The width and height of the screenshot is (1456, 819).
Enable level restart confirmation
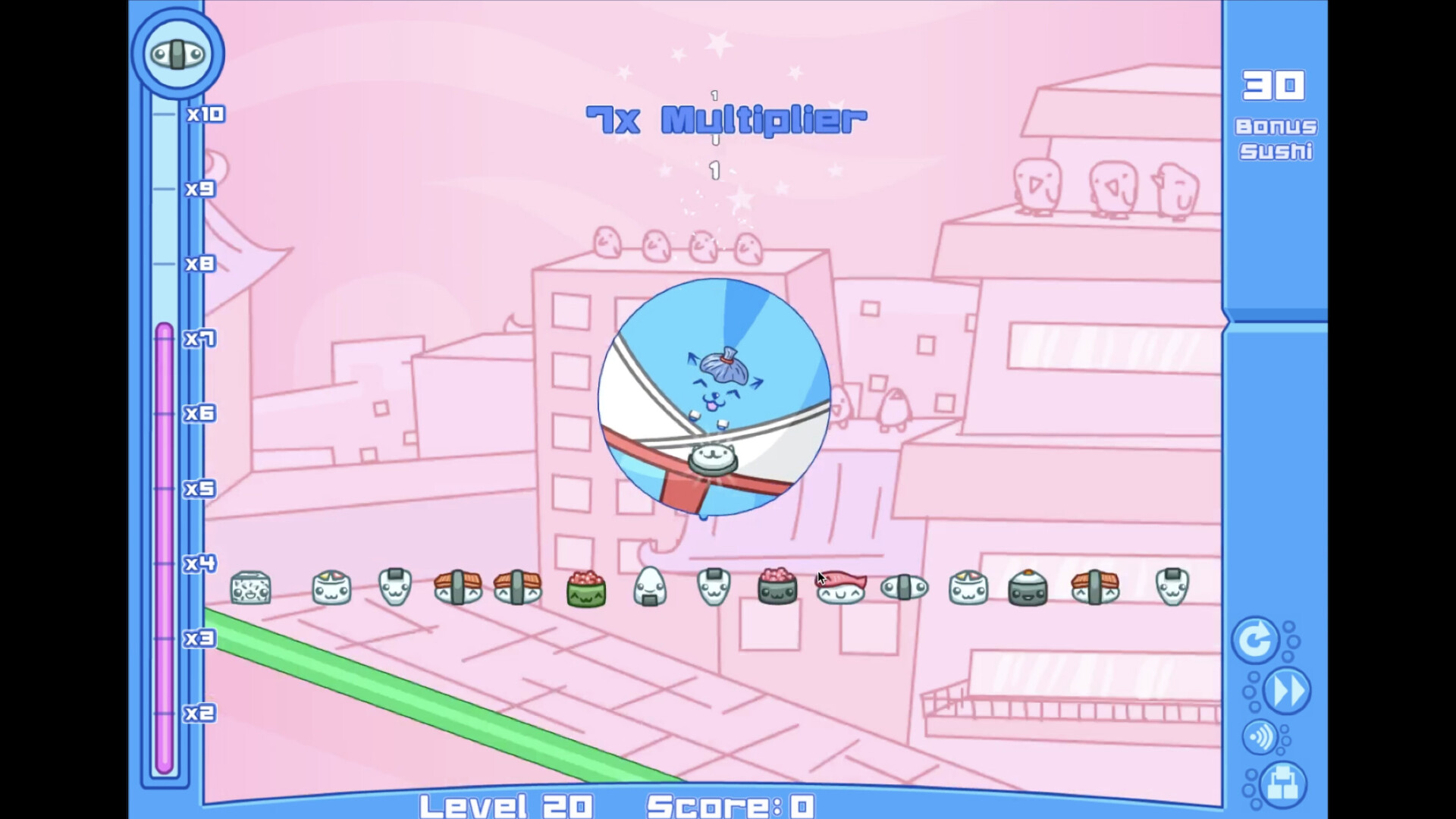(x=1255, y=639)
